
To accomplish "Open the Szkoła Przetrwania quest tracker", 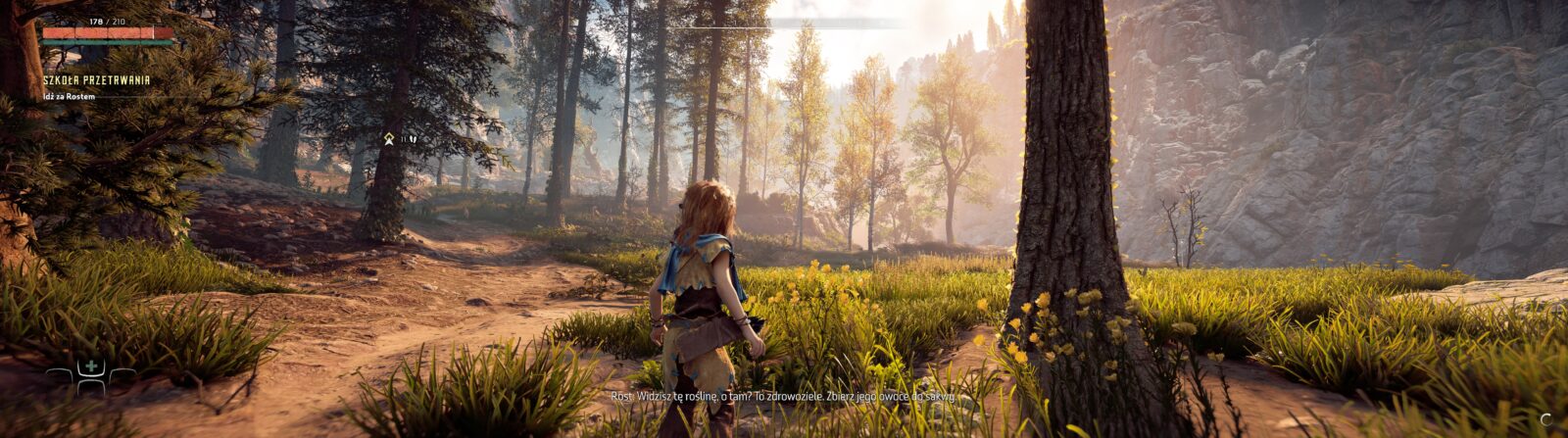I will click(96, 80).
